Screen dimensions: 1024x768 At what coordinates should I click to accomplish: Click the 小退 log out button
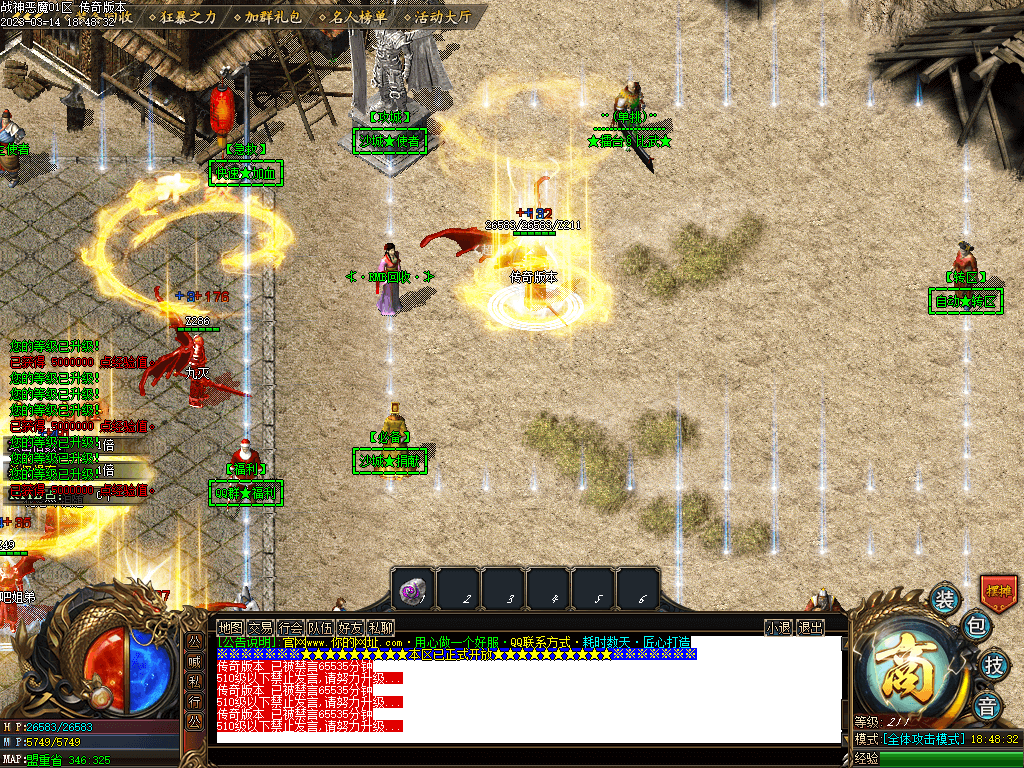[x=779, y=627]
